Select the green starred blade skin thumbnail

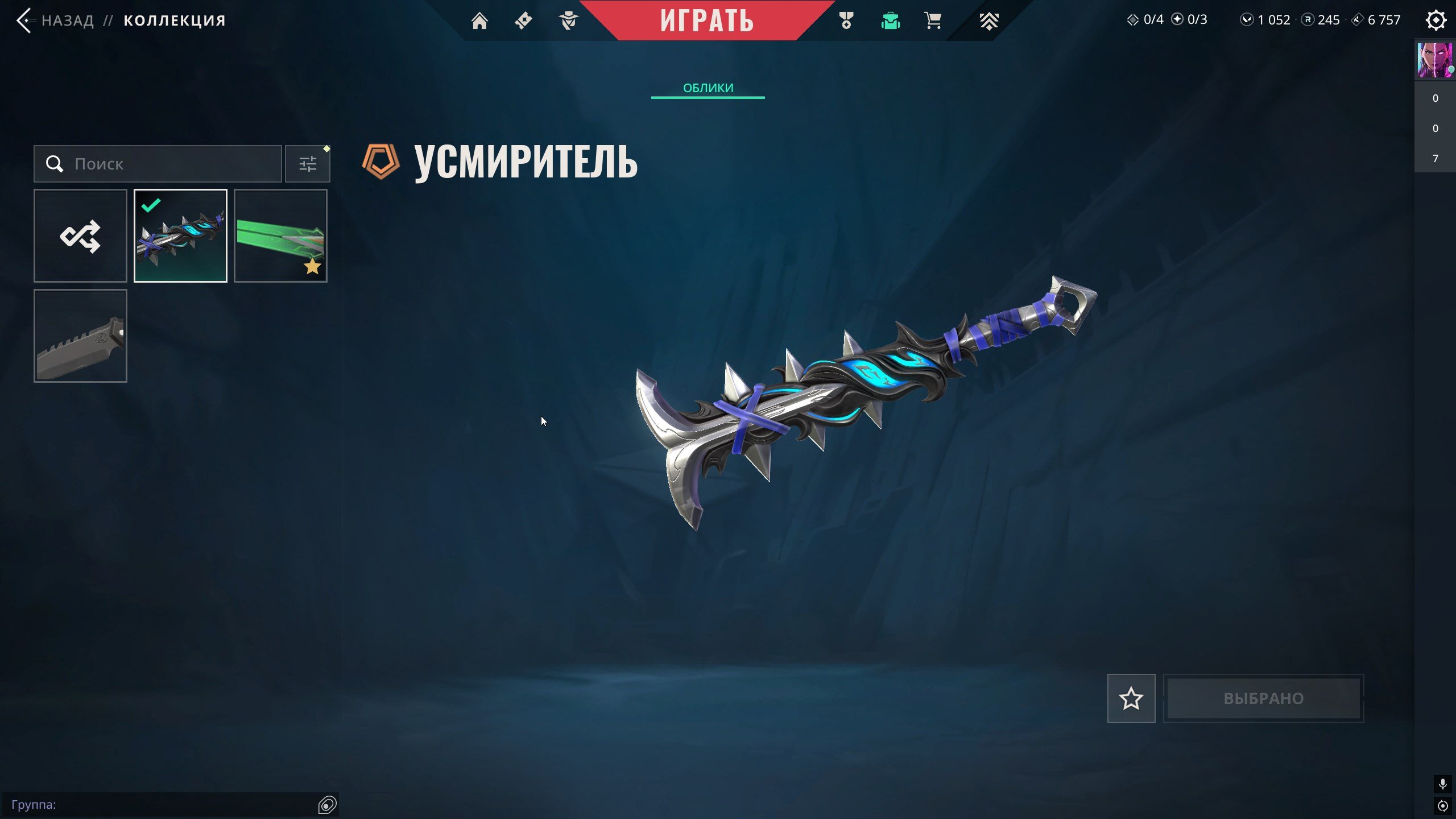tap(280, 236)
